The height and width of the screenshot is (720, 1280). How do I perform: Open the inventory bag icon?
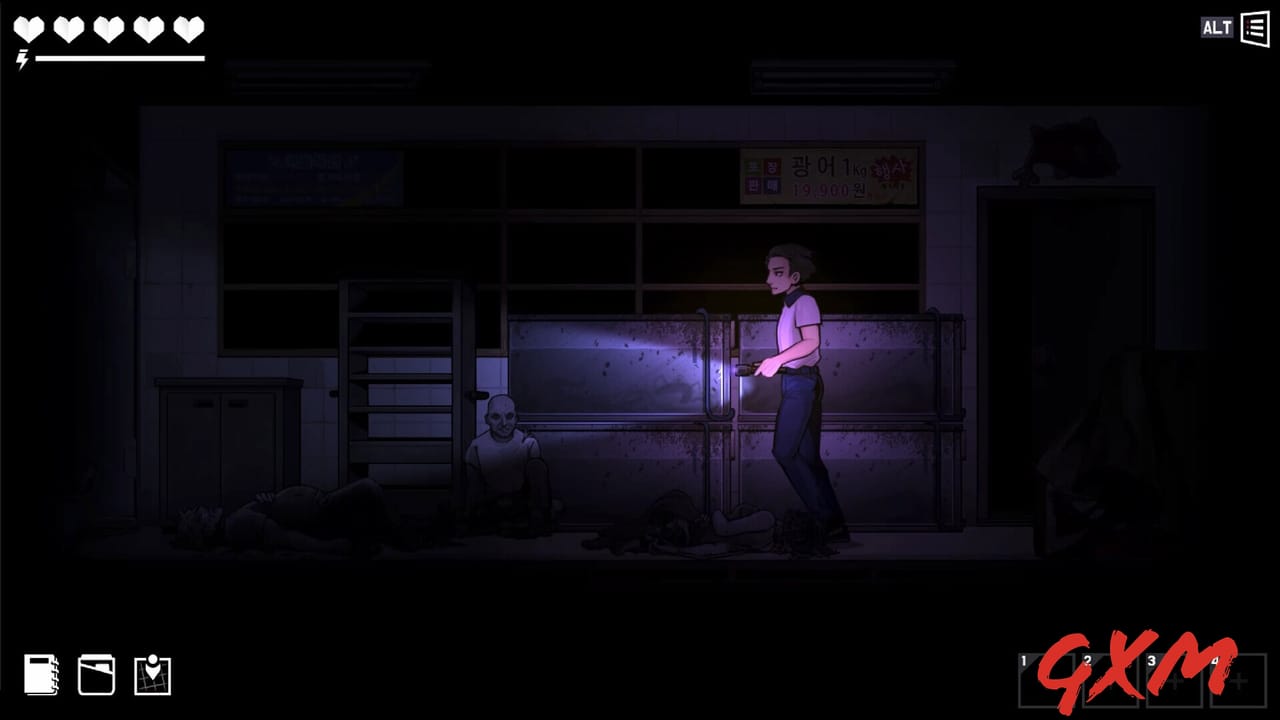click(x=96, y=675)
